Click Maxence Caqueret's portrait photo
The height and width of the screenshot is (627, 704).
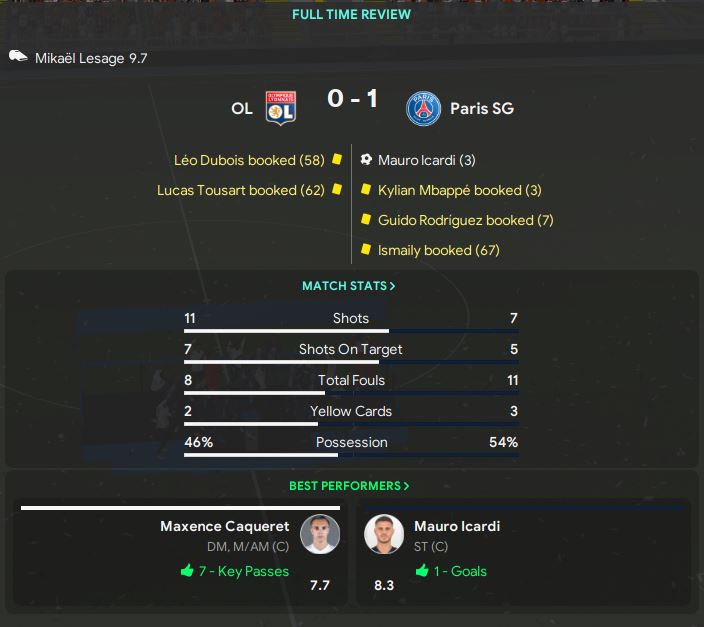(x=320, y=534)
